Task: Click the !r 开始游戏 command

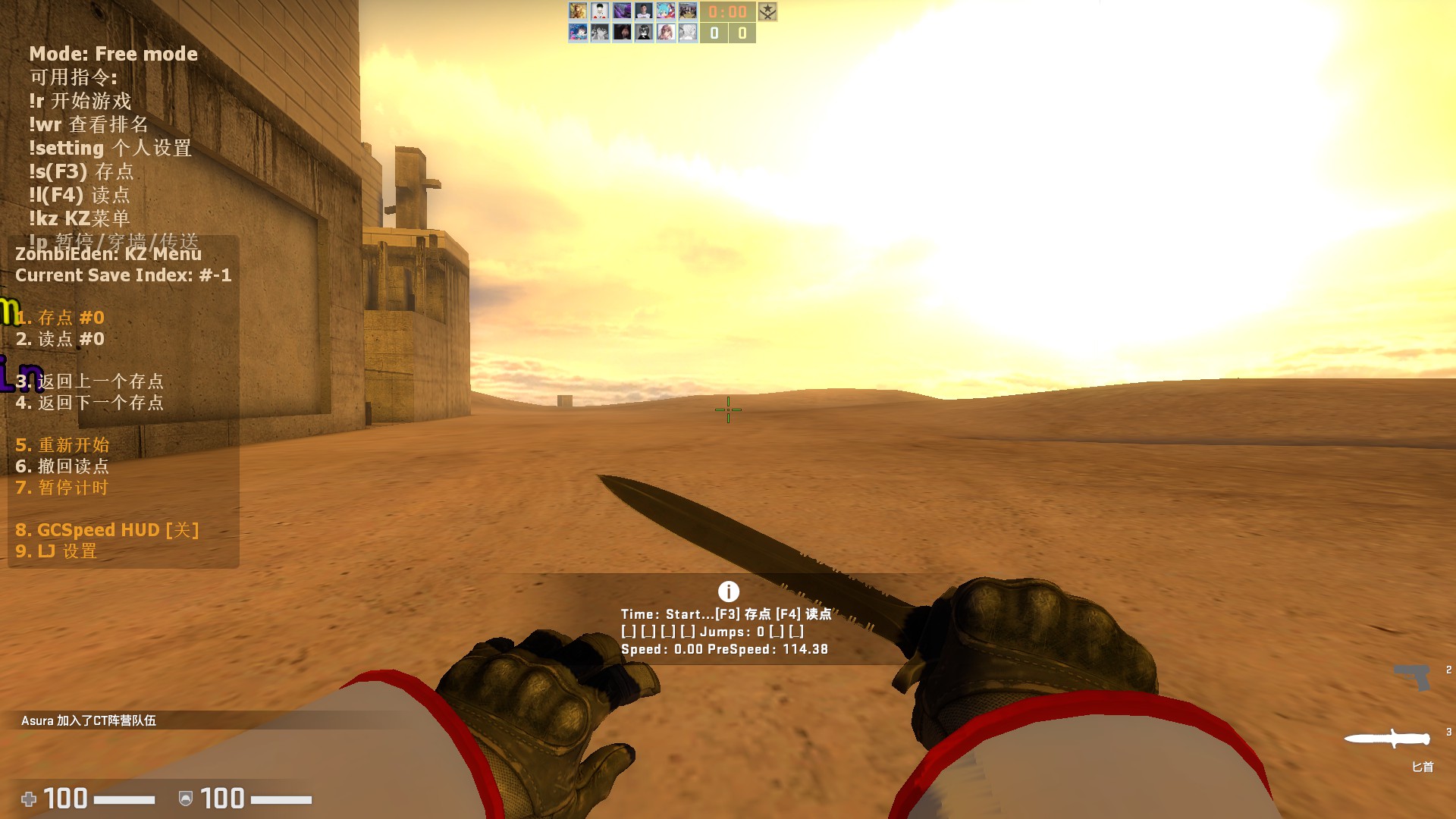Action: (x=80, y=101)
